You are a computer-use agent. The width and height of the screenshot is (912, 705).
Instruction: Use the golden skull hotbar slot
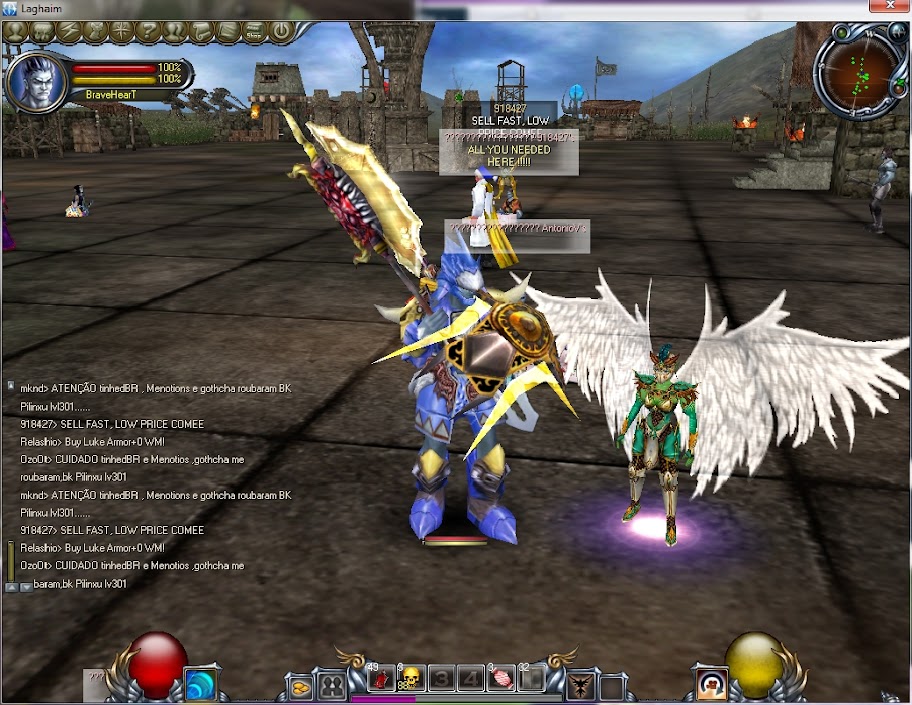(409, 680)
